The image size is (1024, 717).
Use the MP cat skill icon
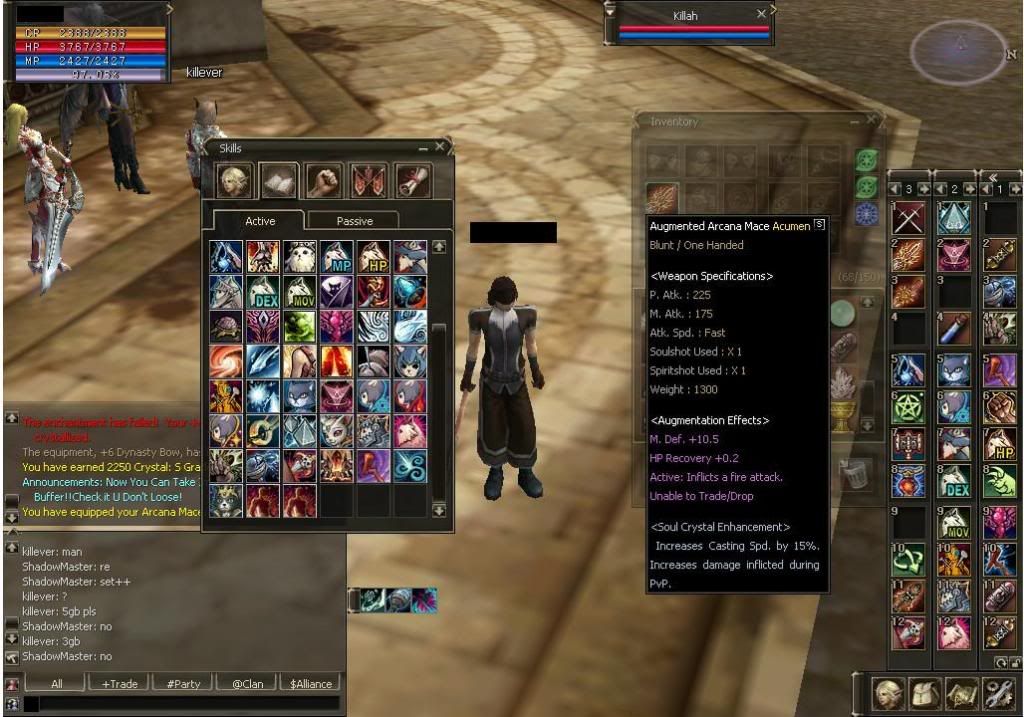pyautogui.click(x=336, y=256)
